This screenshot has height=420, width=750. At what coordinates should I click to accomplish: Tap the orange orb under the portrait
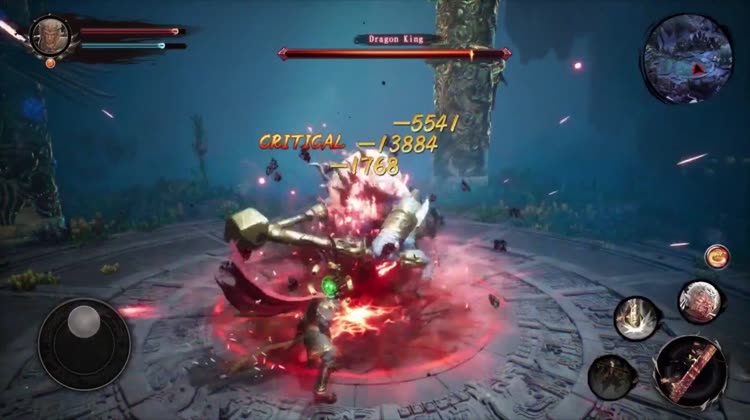tap(50, 63)
